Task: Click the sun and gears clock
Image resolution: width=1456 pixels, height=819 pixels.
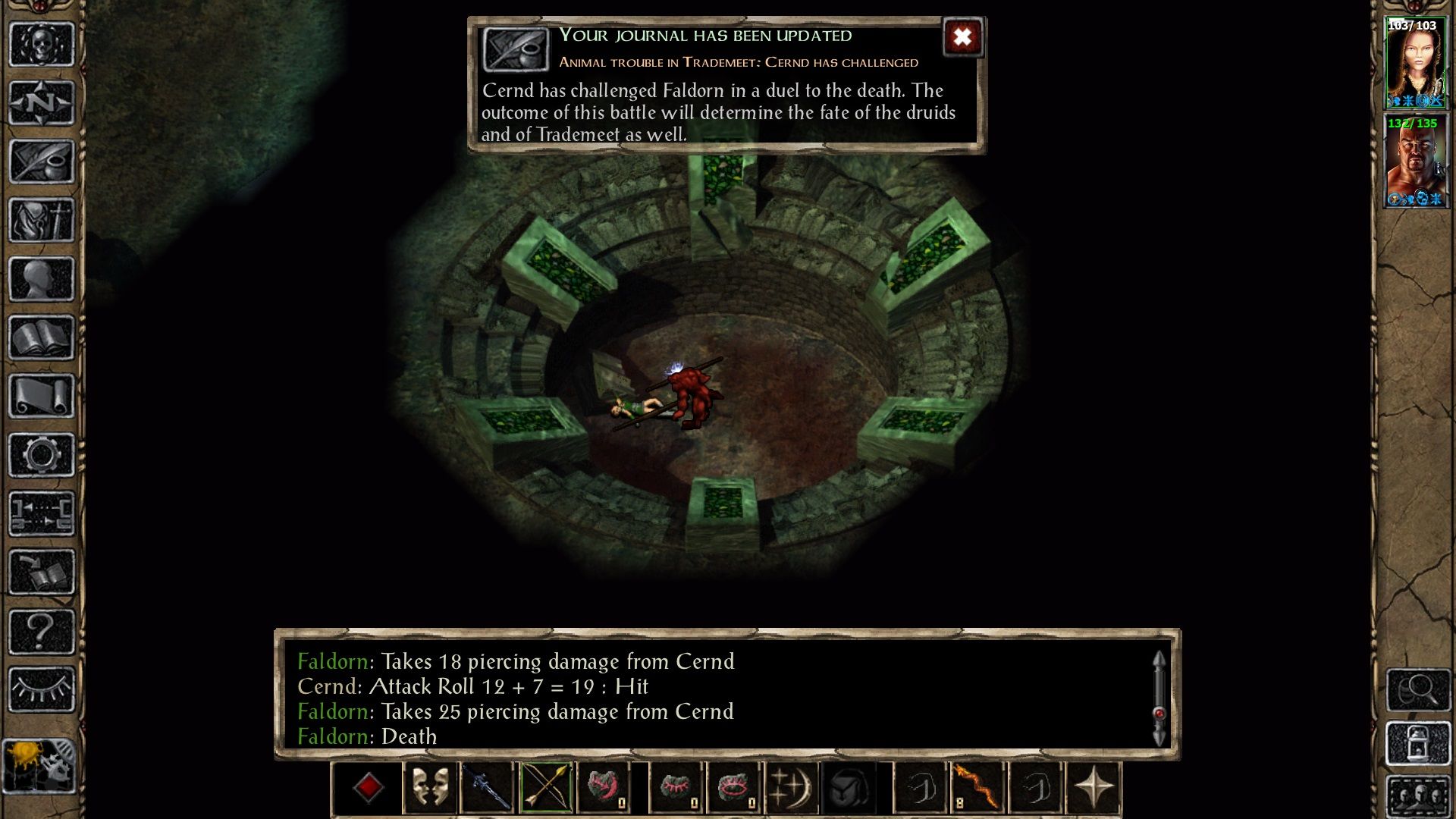Action: click(x=39, y=766)
